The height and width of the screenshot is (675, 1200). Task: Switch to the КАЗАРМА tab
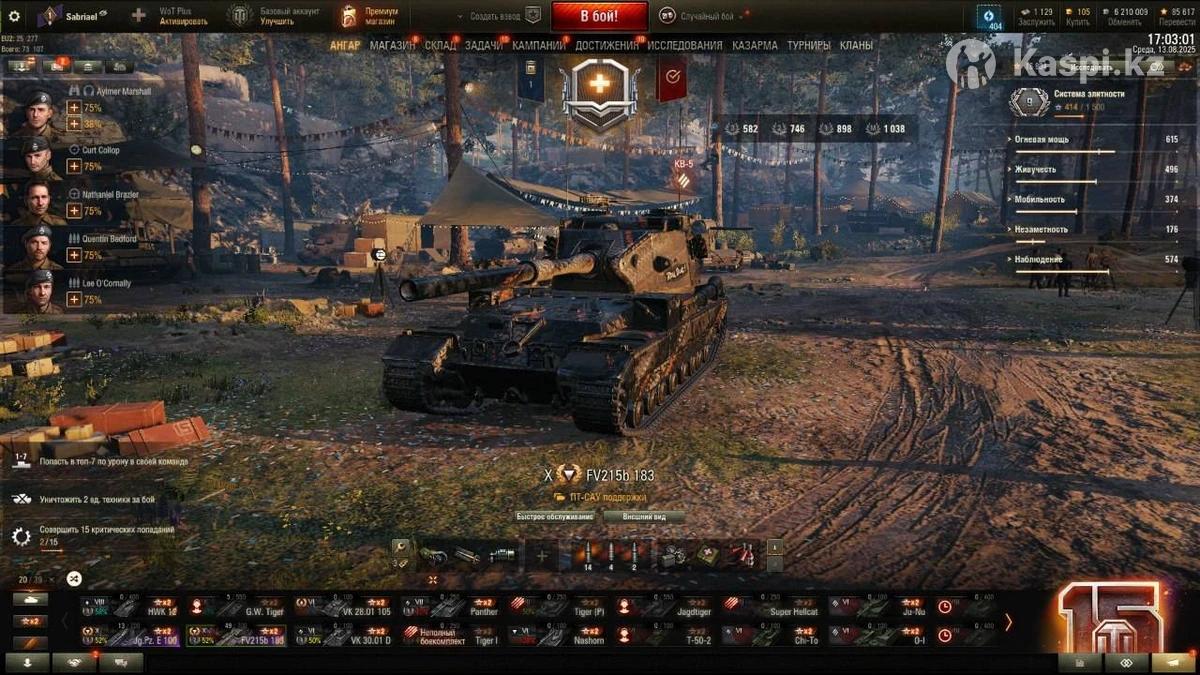tap(755, 45)
